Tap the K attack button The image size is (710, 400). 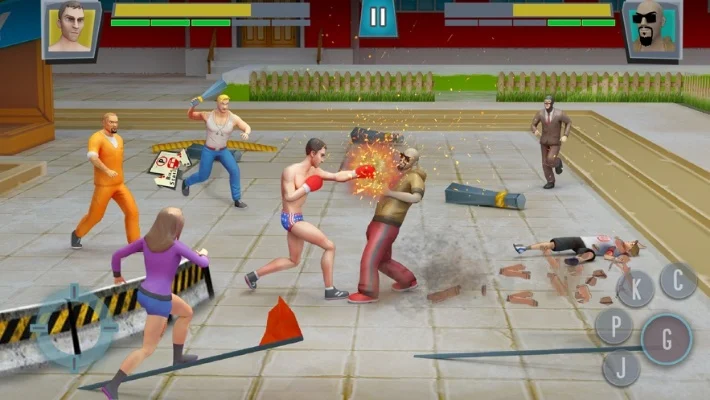tap(636, 289)
